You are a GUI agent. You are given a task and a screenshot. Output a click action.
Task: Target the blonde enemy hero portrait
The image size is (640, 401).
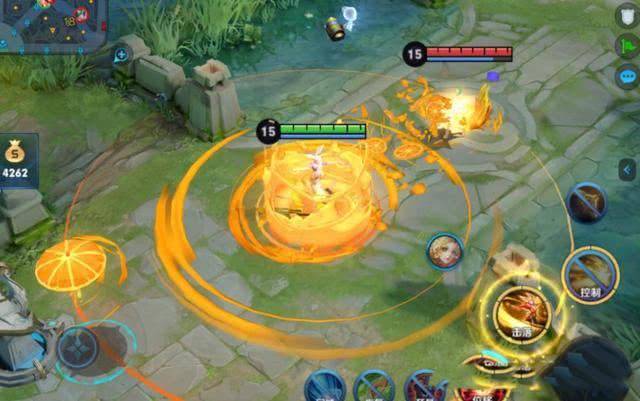pos(444,251)
